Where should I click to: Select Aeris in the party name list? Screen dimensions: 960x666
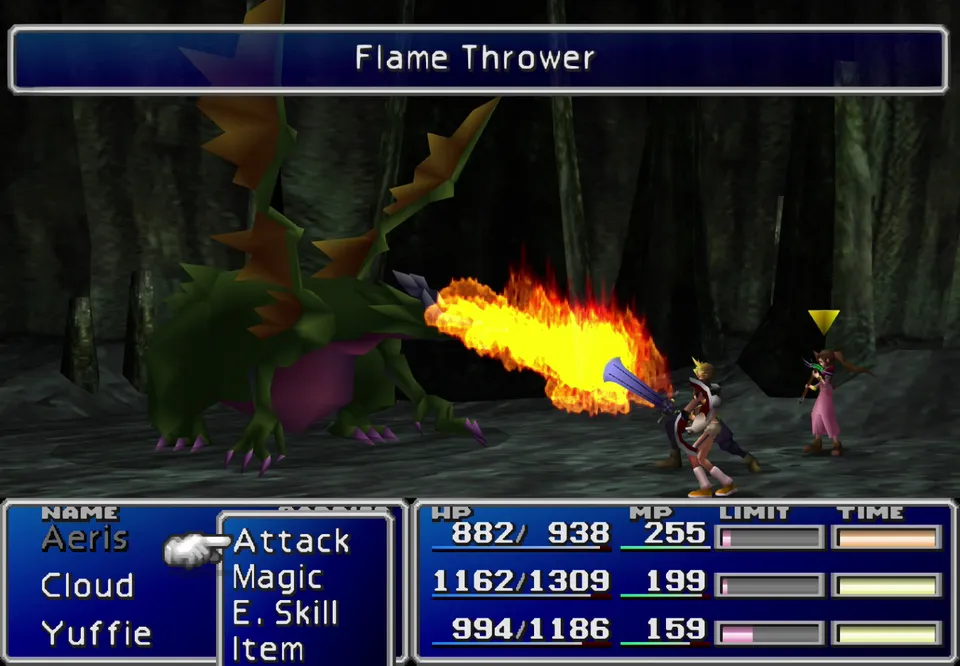[x=85, y=539]
